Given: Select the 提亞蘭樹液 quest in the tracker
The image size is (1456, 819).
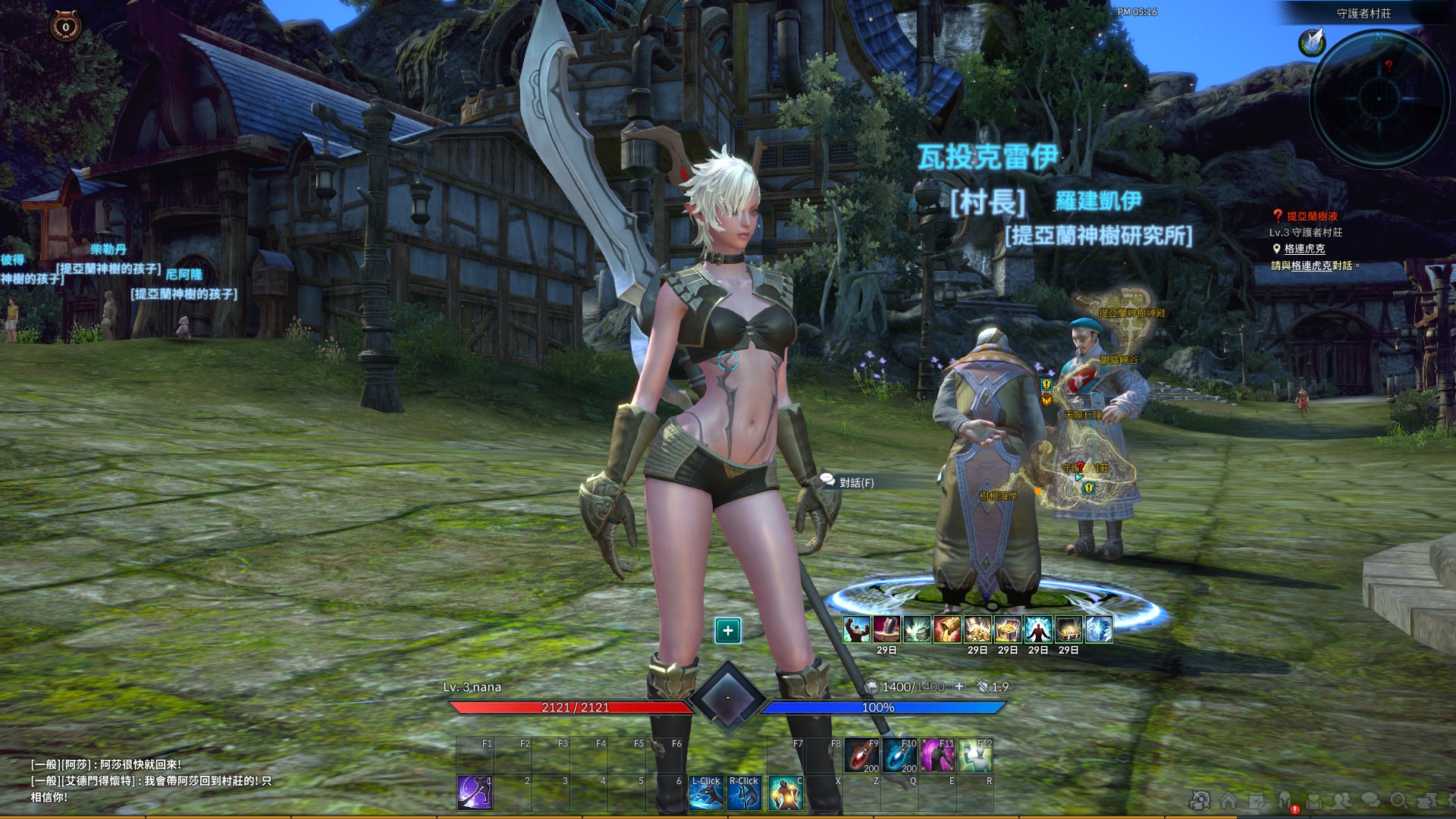Looking at the screenshot, I should click(1312, 216).
